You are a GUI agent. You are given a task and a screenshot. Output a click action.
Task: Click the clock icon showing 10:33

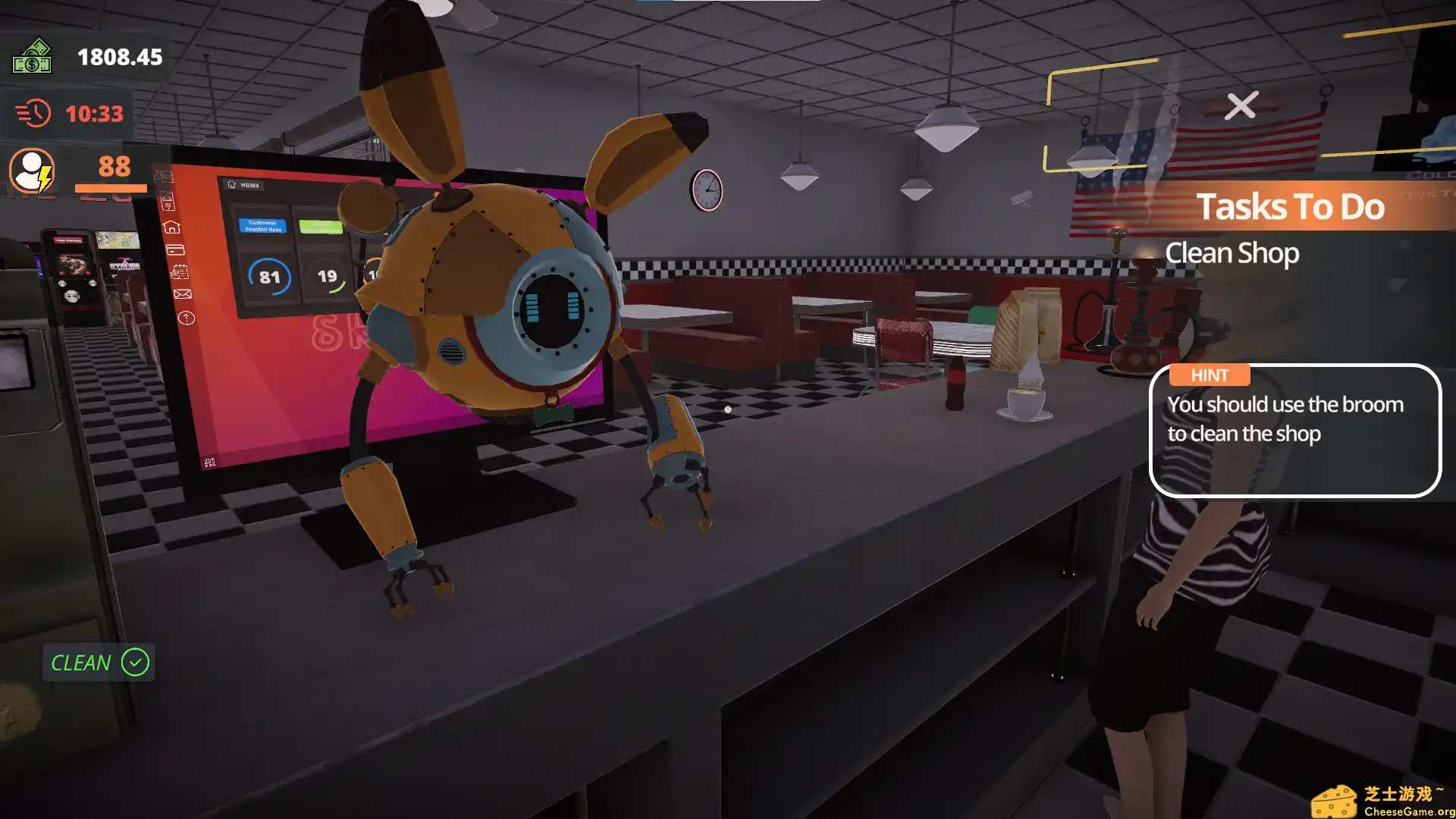pos(31,114)
